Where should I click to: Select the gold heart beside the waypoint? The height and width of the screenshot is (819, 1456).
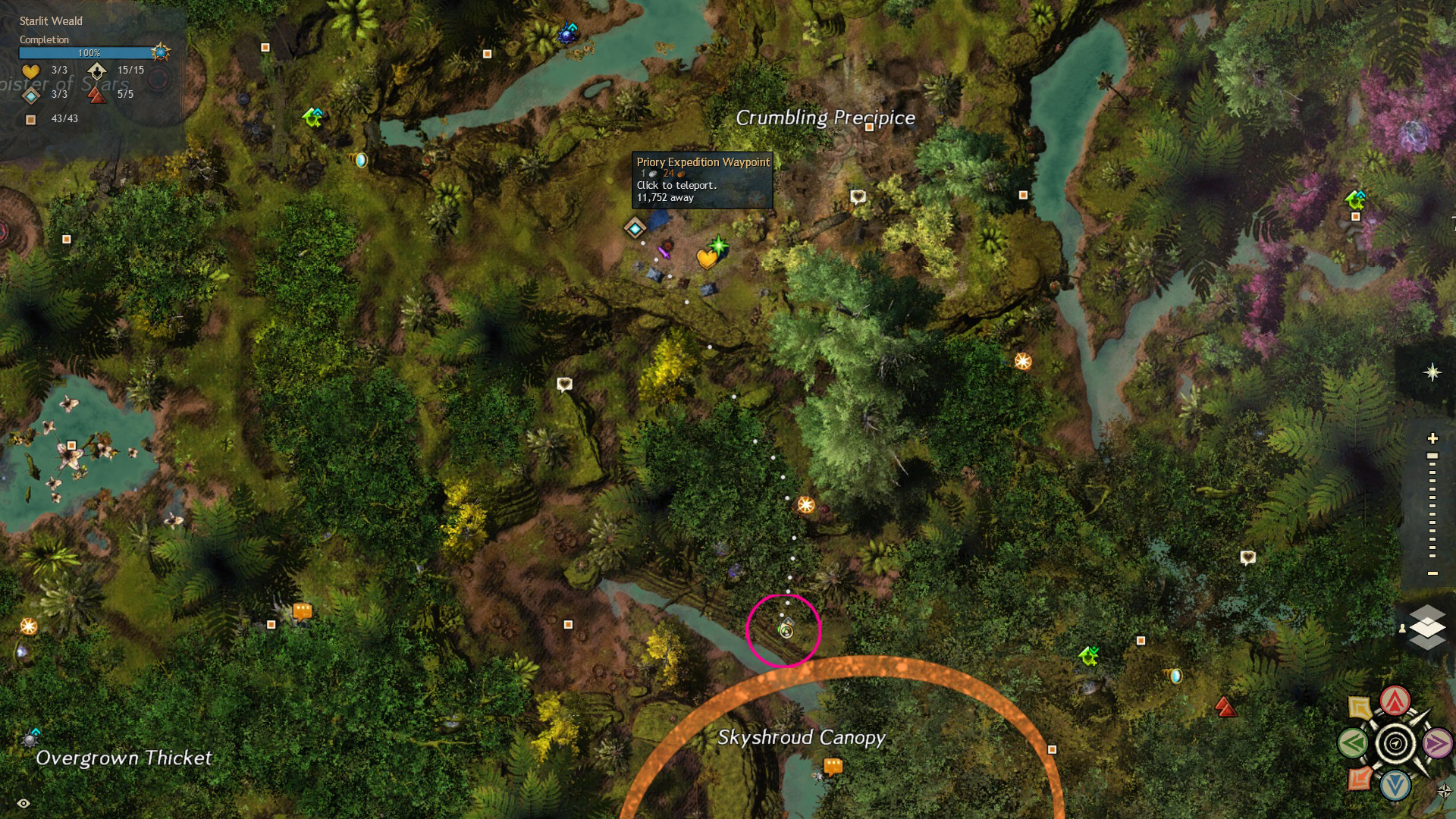707,259
